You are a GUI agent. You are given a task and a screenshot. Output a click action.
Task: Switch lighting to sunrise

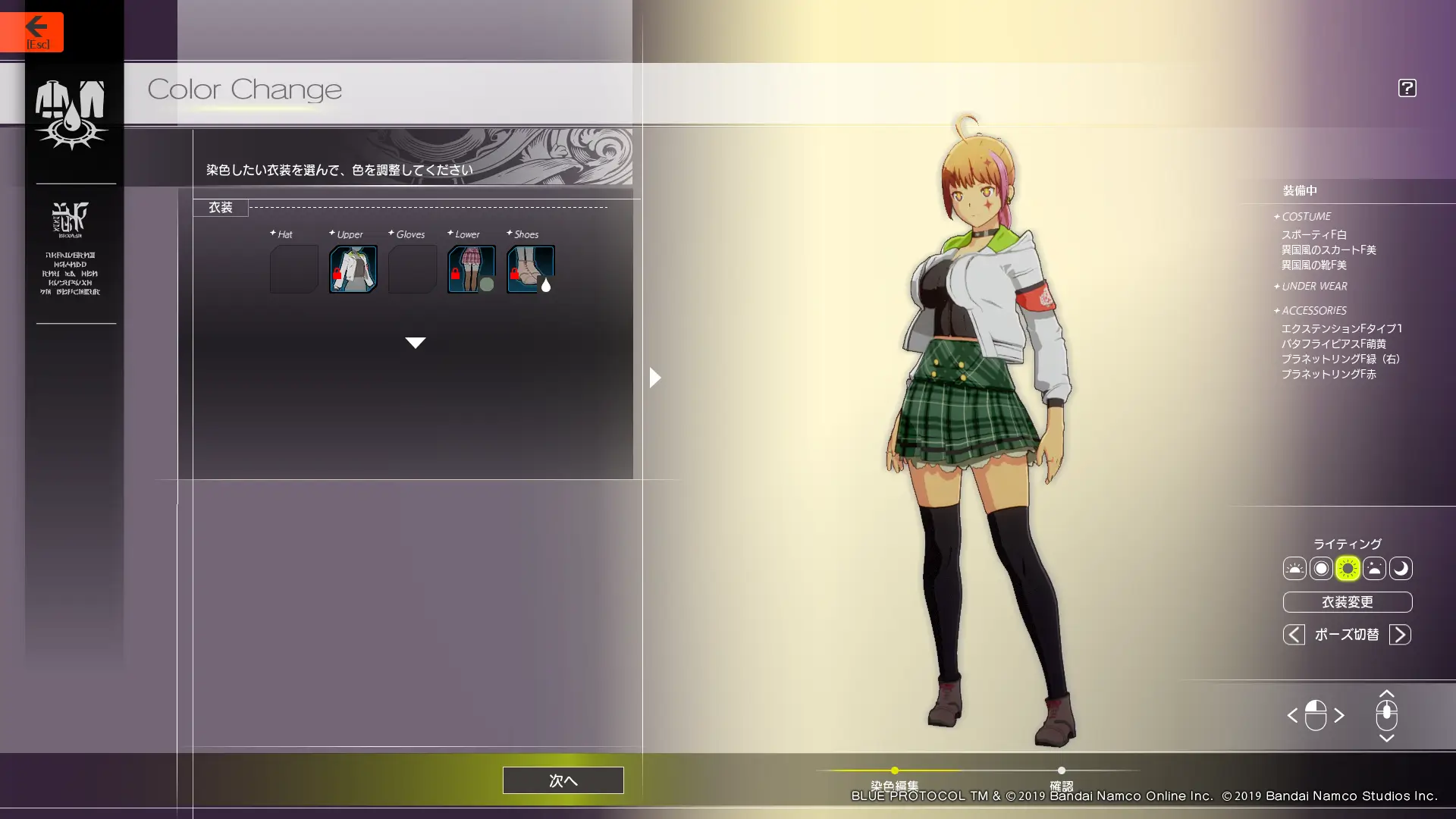(1294, 569)
